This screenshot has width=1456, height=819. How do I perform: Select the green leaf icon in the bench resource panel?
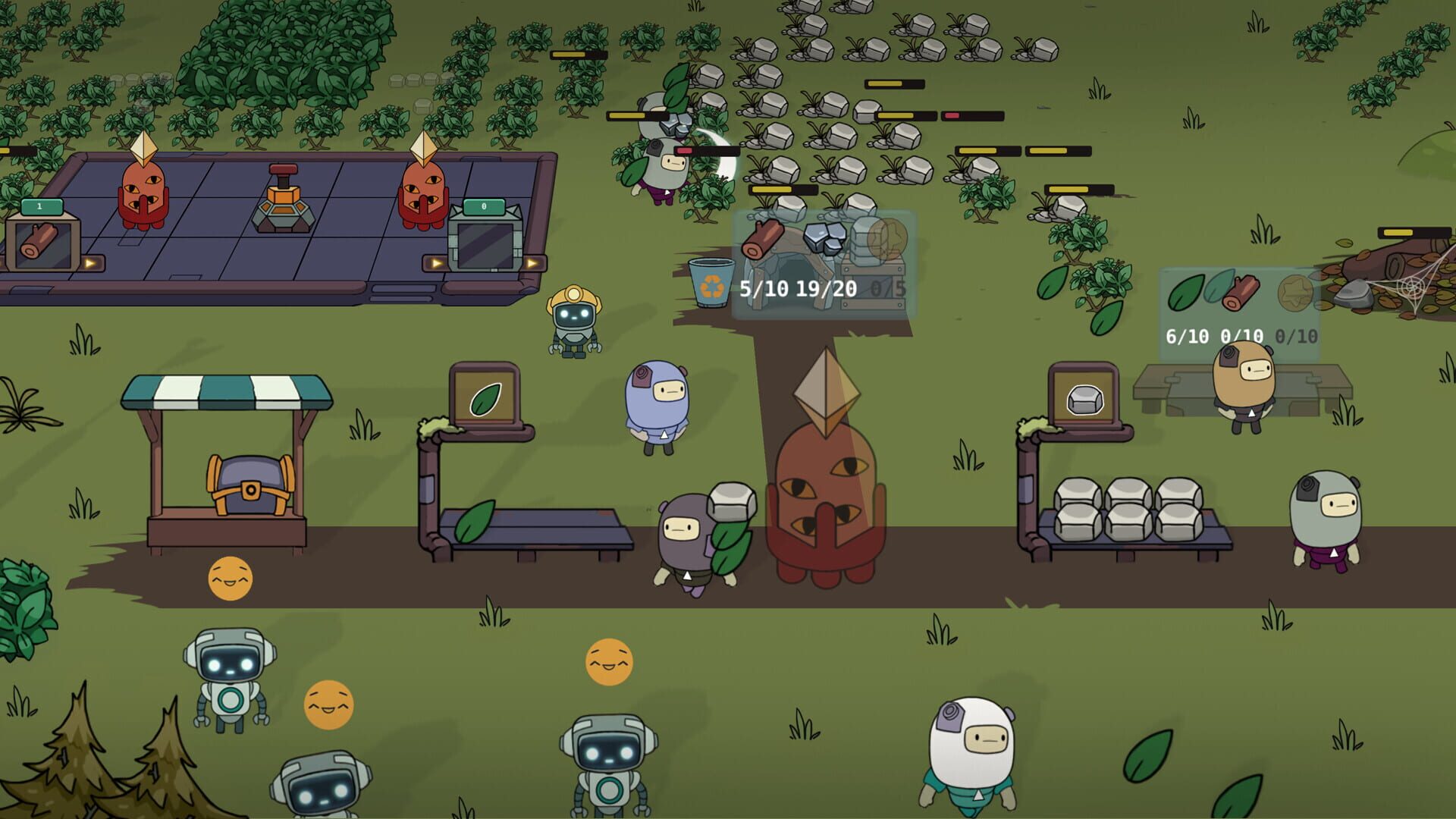(x=1188, y=293)
